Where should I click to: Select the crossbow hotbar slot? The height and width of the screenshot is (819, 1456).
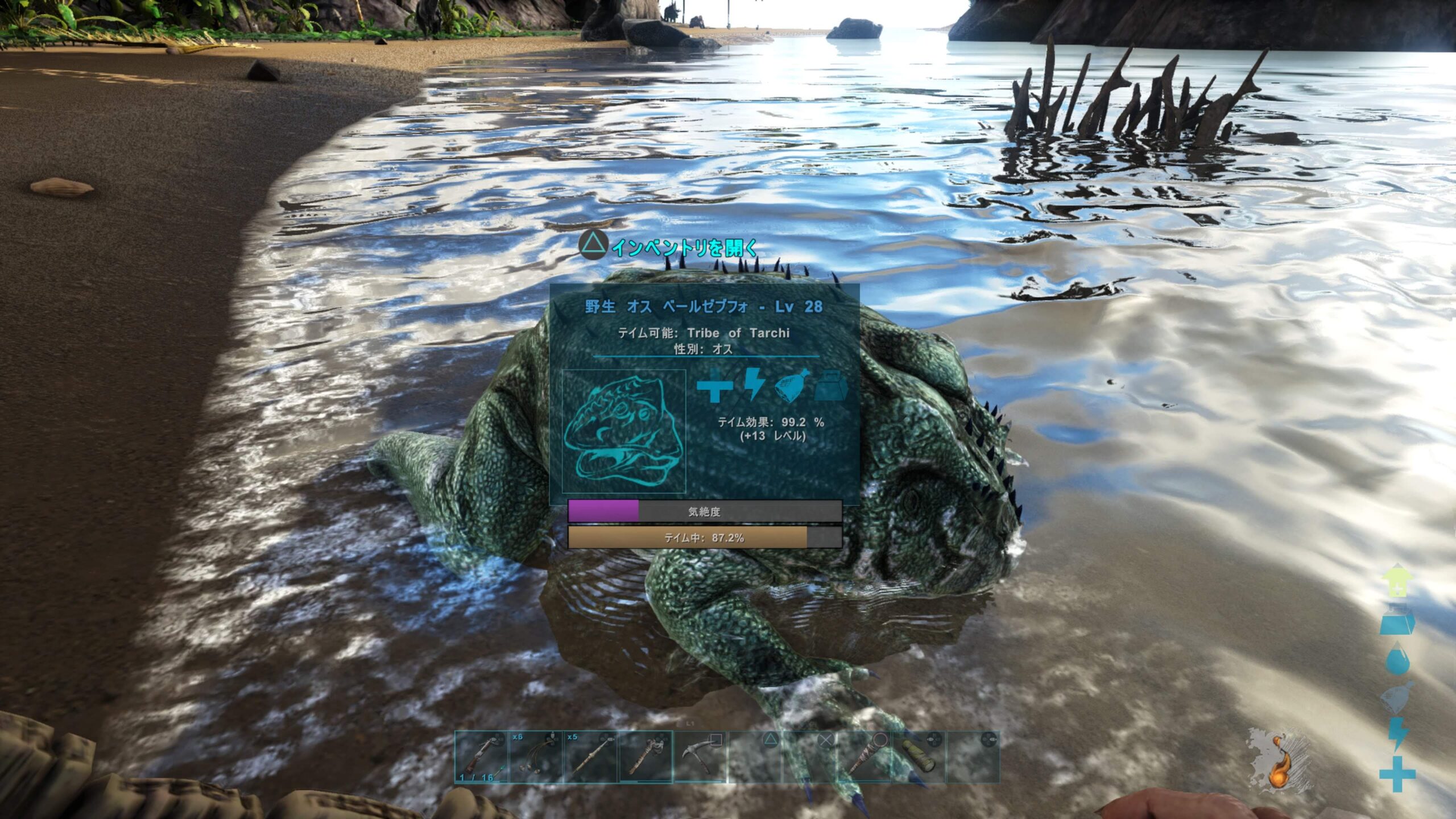(x=481, y=757)
